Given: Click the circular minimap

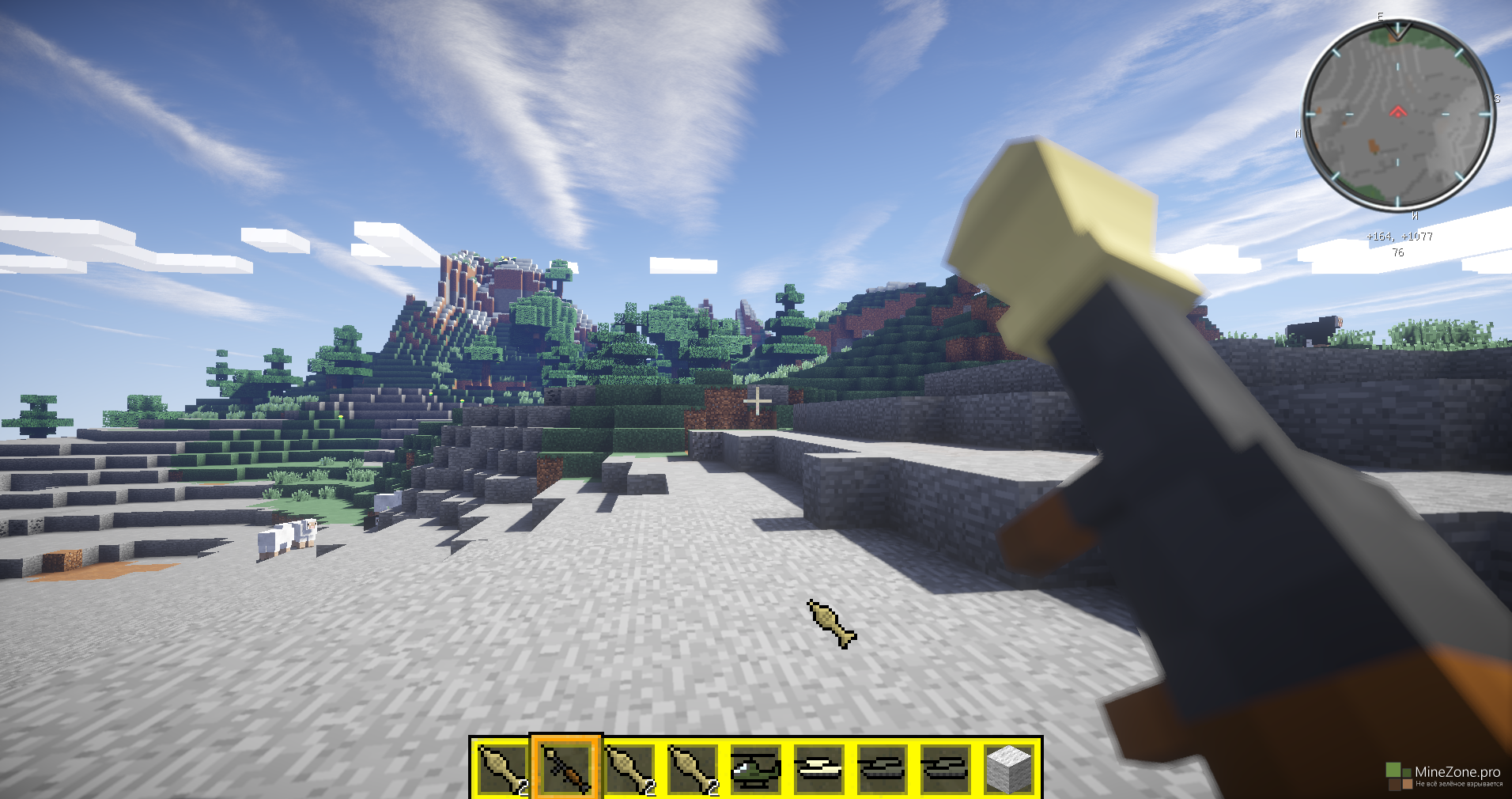Looking at the screenshot, I should [x=1398, y=115].
